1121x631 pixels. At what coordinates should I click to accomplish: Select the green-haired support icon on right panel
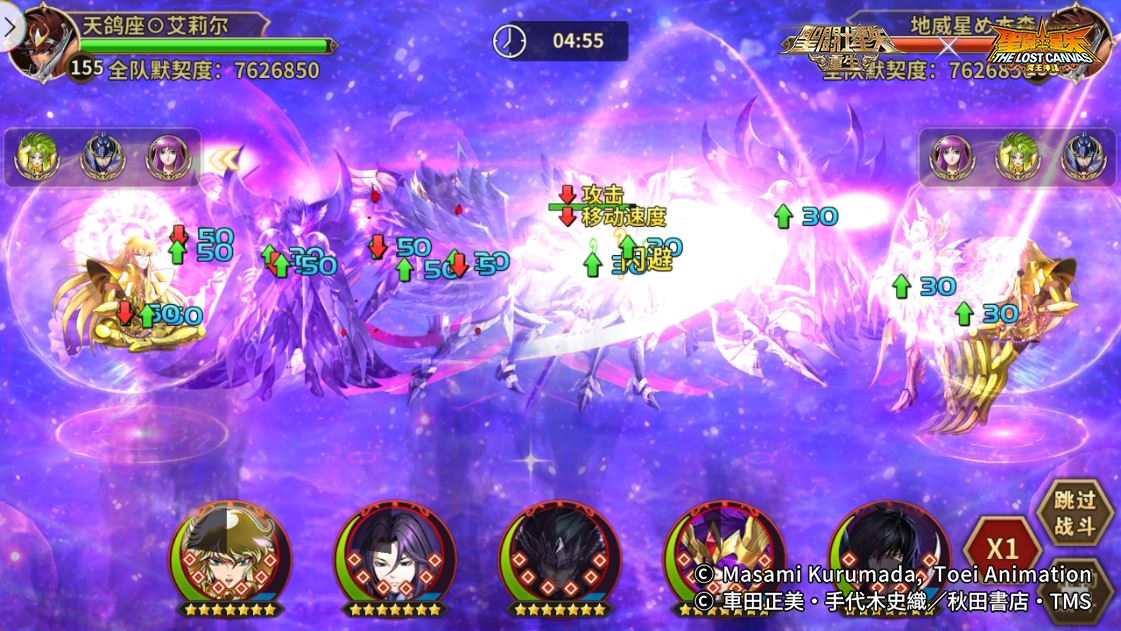(x=1015, y=157)
